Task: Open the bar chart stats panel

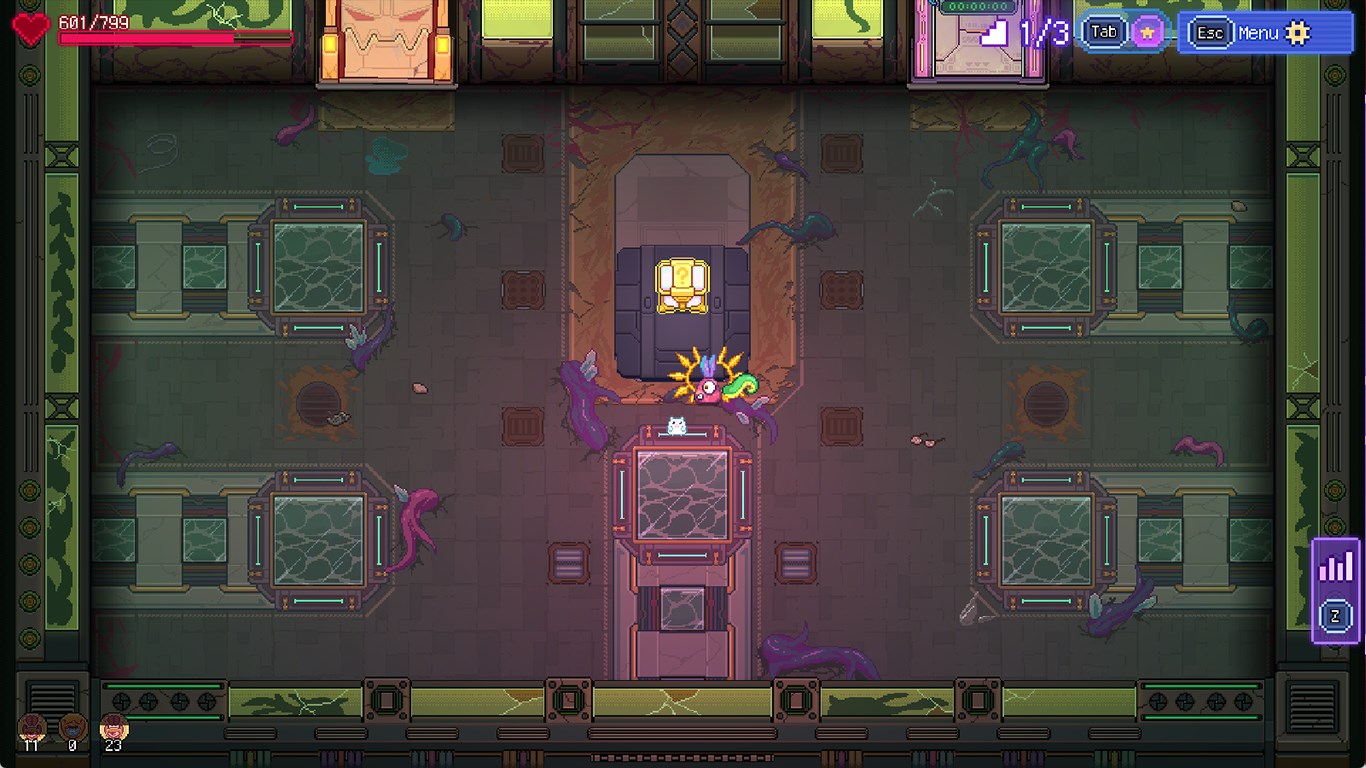Action: (x=1335, y=567)
